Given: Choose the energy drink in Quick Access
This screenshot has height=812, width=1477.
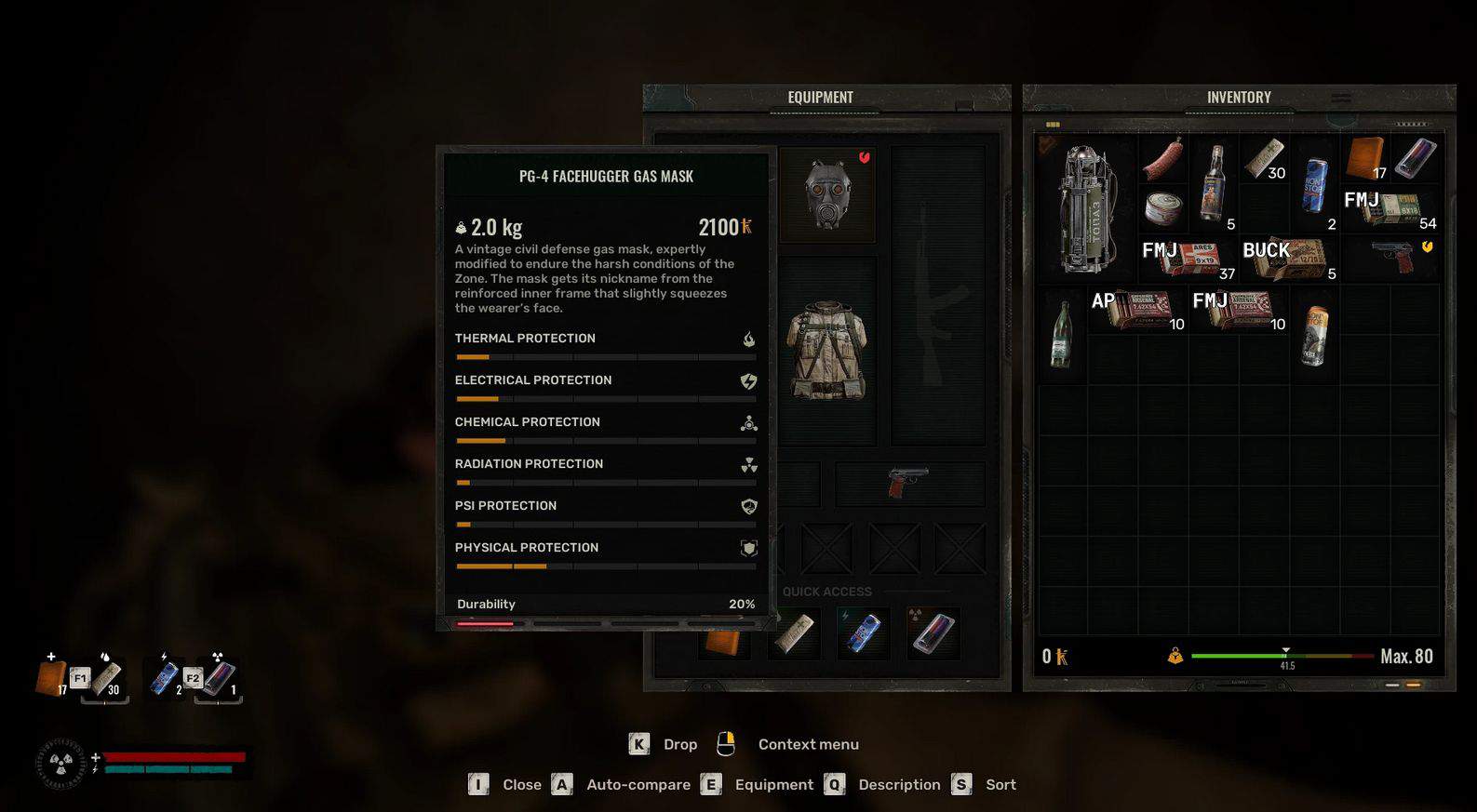Looking at the screenshot, I should (x=863, y=632).
